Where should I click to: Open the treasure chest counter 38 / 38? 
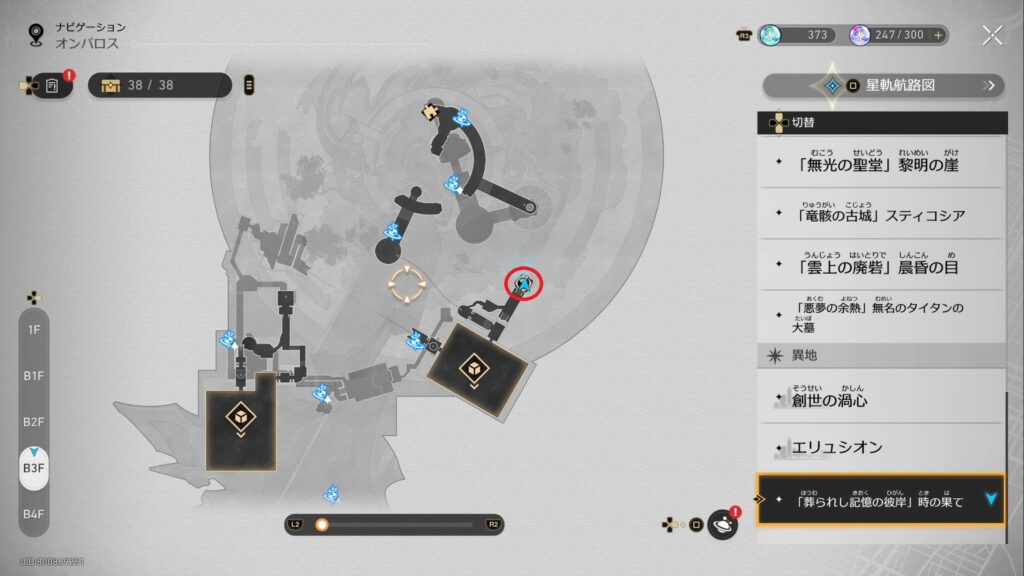(x=160, y=85)
